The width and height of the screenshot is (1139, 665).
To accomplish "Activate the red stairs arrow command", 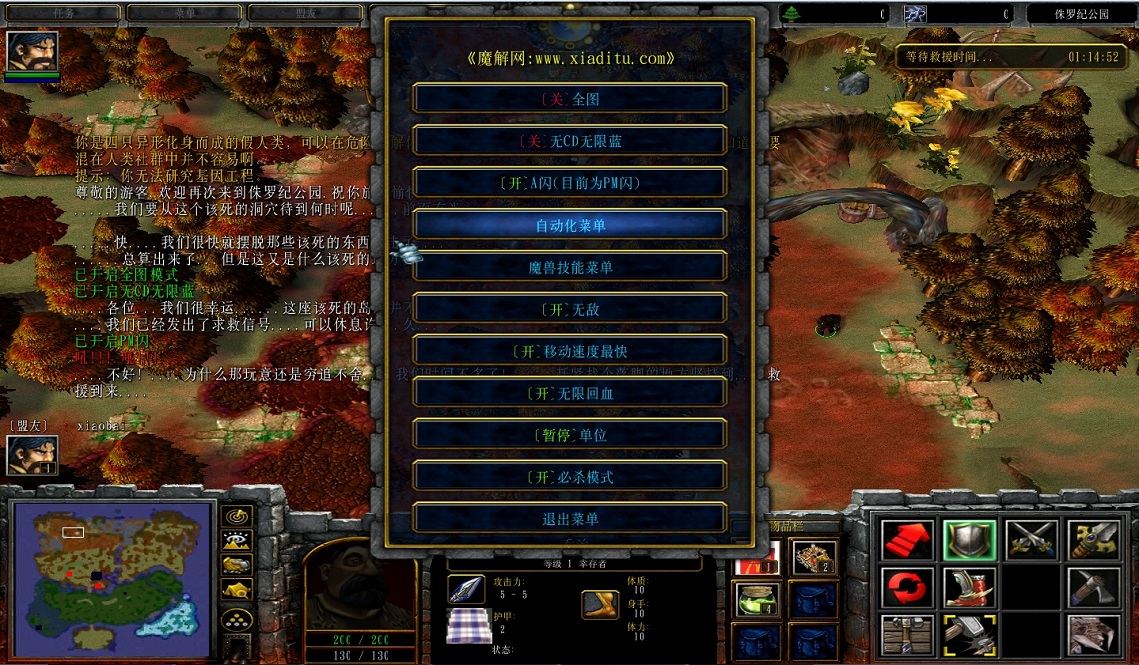I will pos(907,541).
